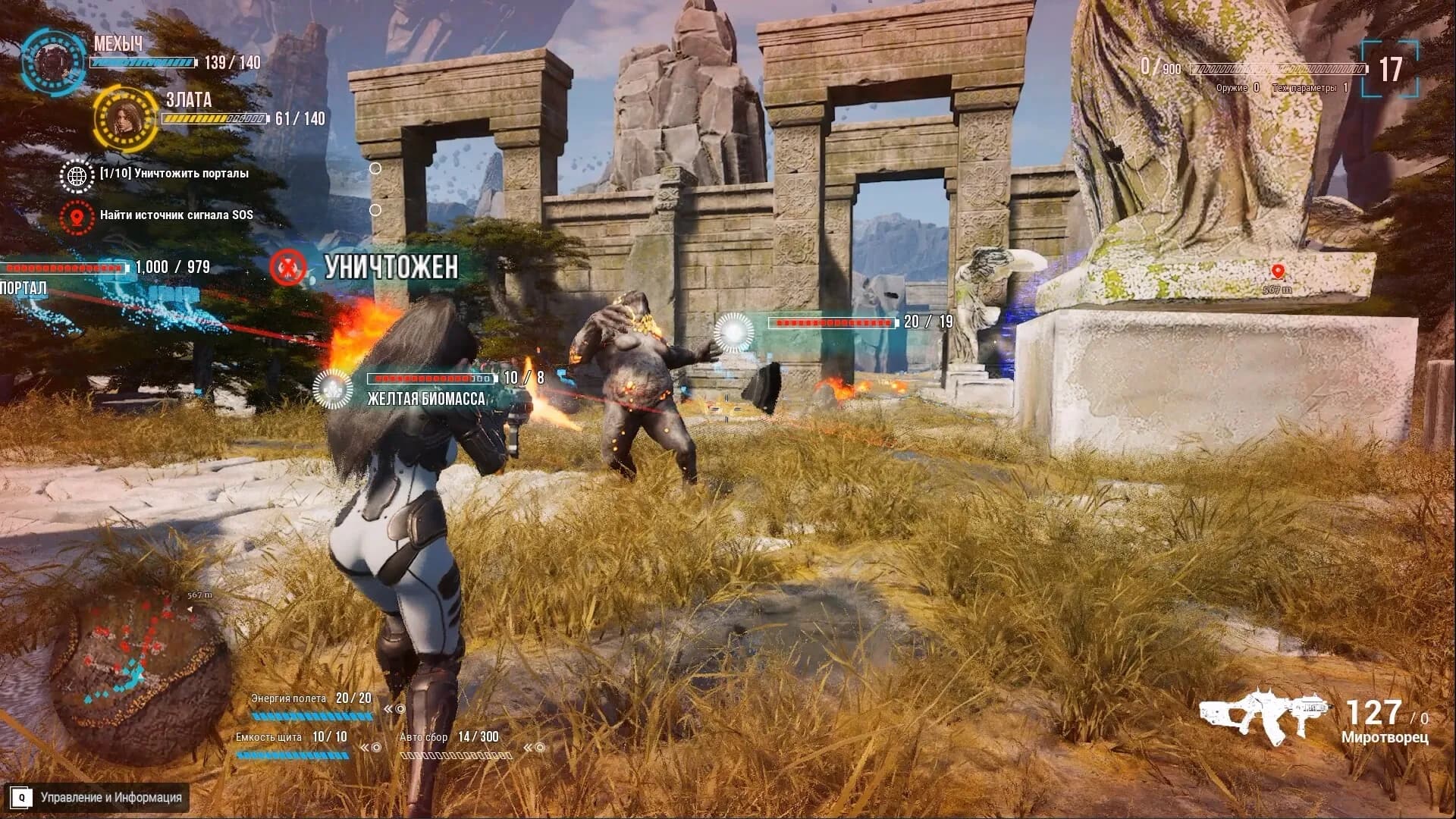Select the Желтая биомасса target icon
The image size is (1456, 819).
pos(332,388)
